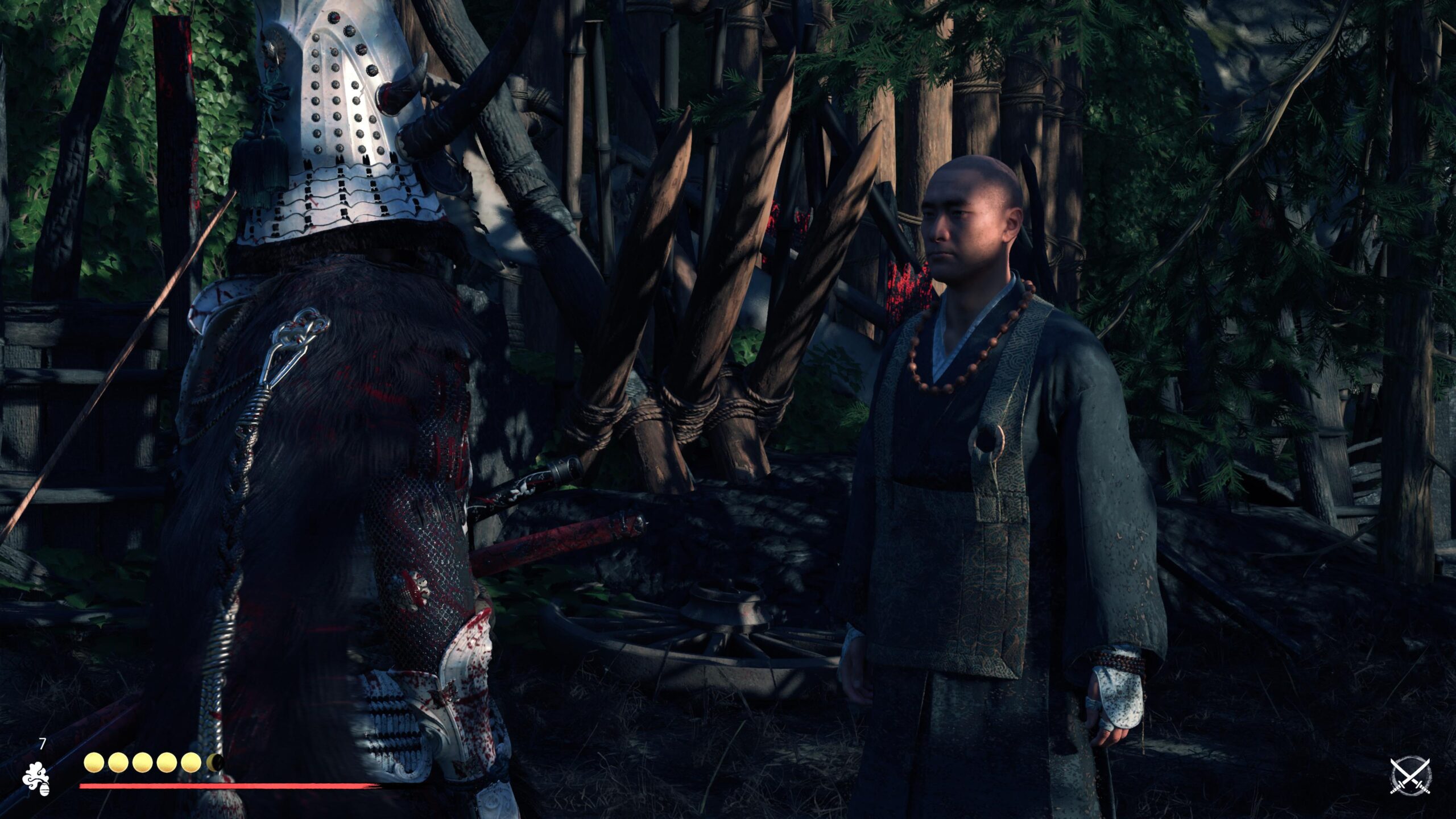Click the crossed-out swords combat icon
The image size is (1456, 819).
(1410, 776)
